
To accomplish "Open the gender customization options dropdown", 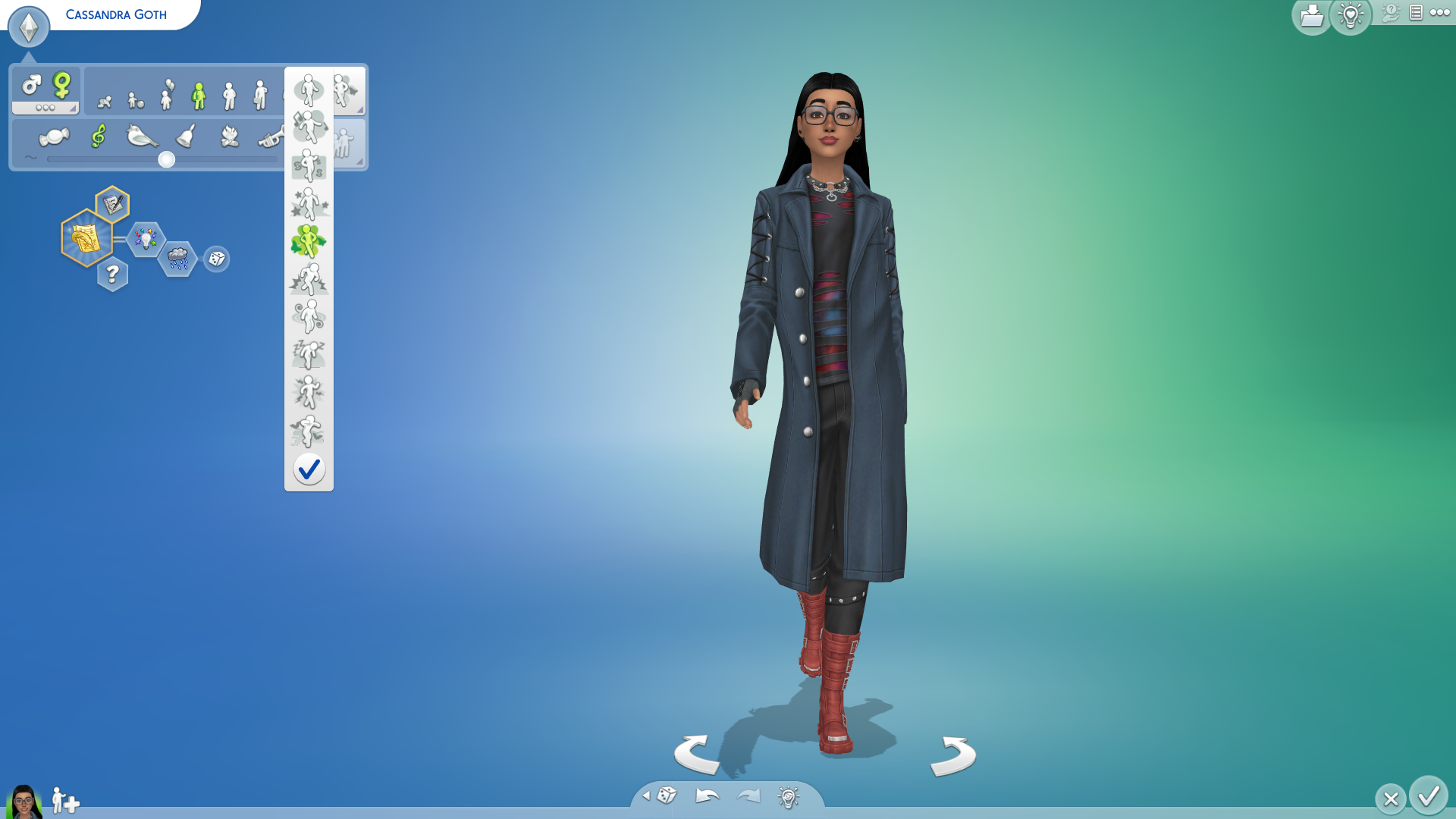I will pos(45,108).
